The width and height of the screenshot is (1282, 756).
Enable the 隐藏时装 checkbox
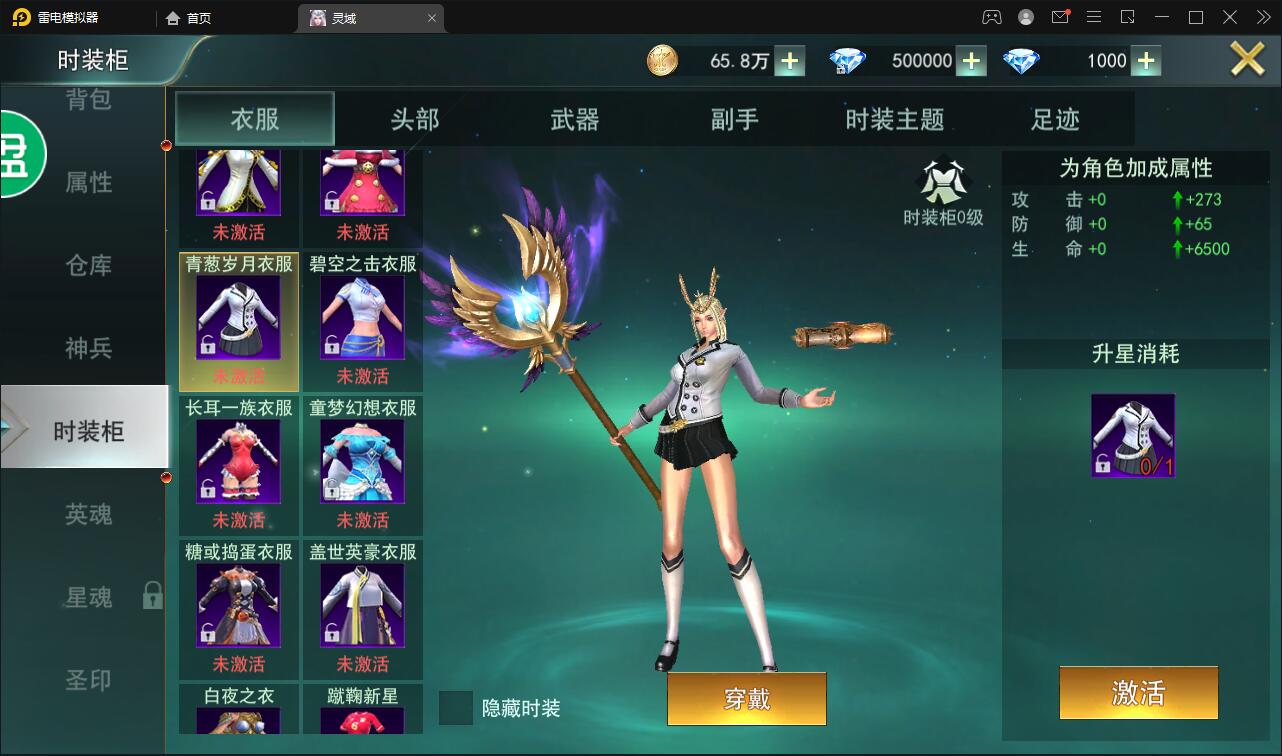point(456,708)
